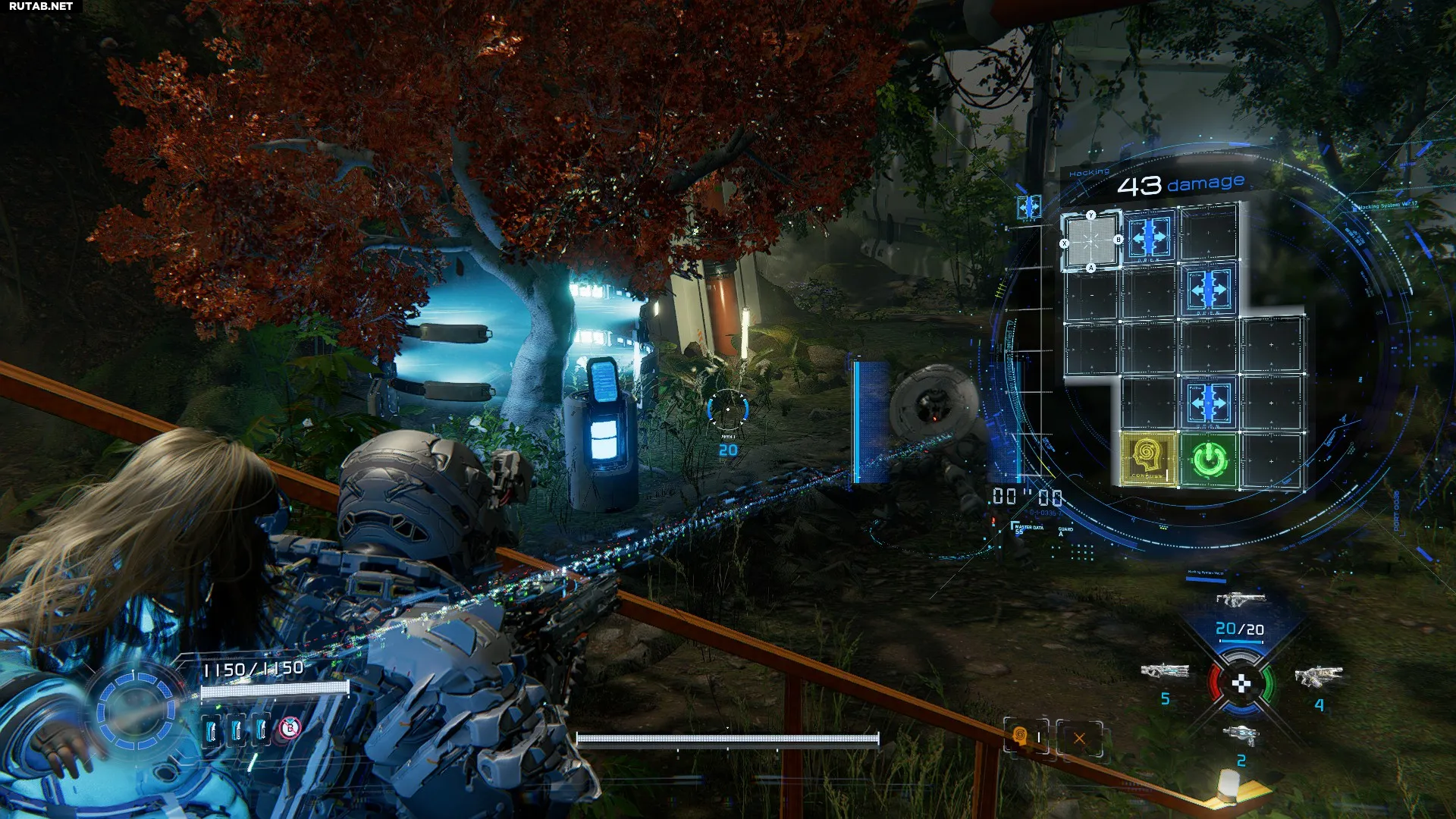Select the green power node tile
The height and width of the screenshot is (819, 1456).
pos(1209,460)
